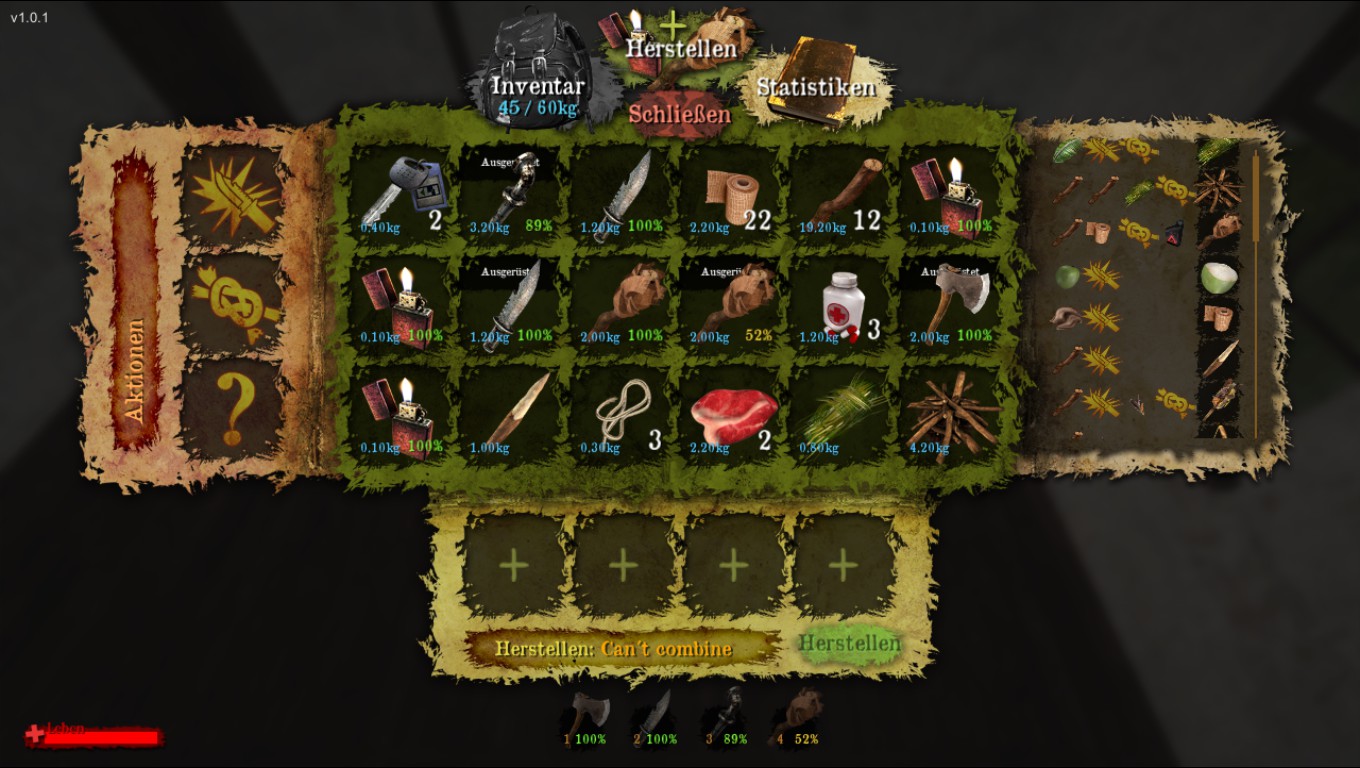This screenshot has width=1360, height=768.
Task: Activate the spark burst action icon
Action: (233, 194)
